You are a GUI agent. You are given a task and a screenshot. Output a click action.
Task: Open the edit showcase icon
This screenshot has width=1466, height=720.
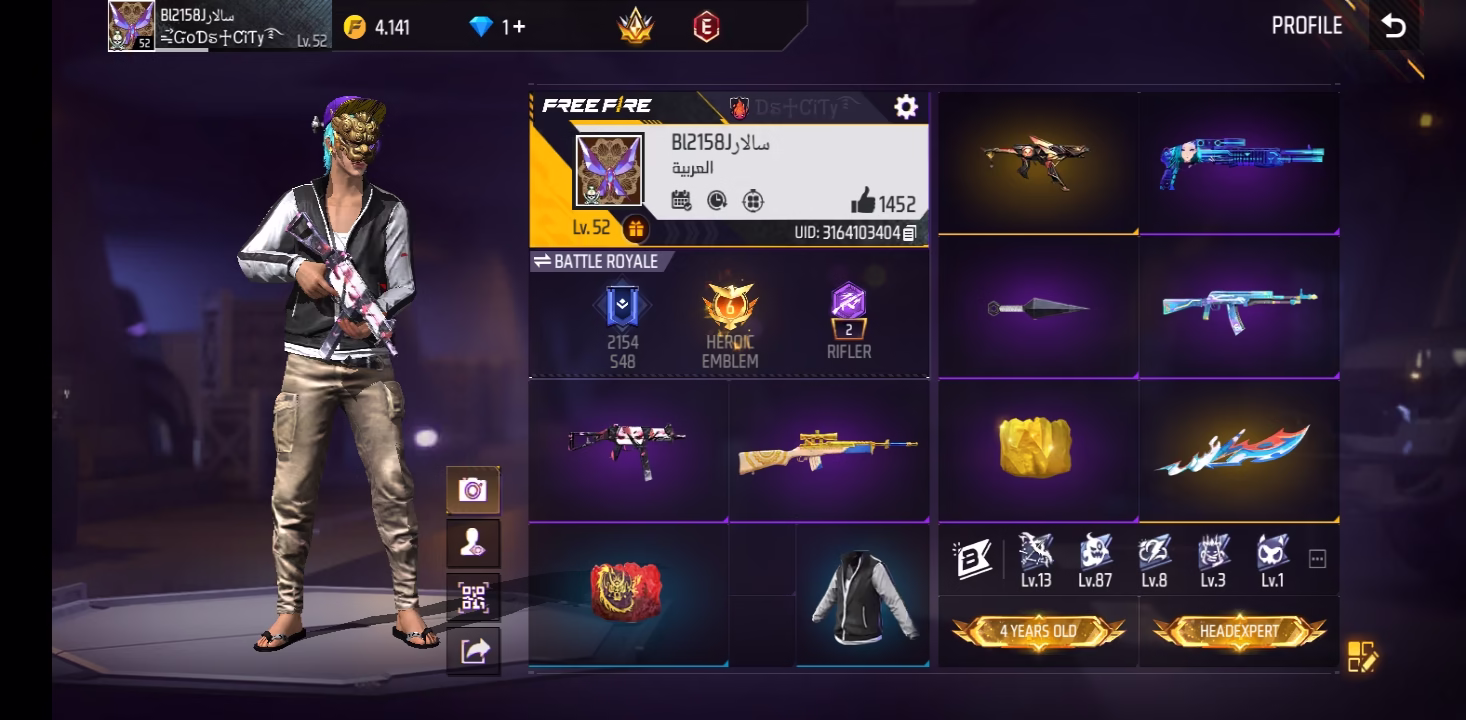click(x=1361, y=656)
